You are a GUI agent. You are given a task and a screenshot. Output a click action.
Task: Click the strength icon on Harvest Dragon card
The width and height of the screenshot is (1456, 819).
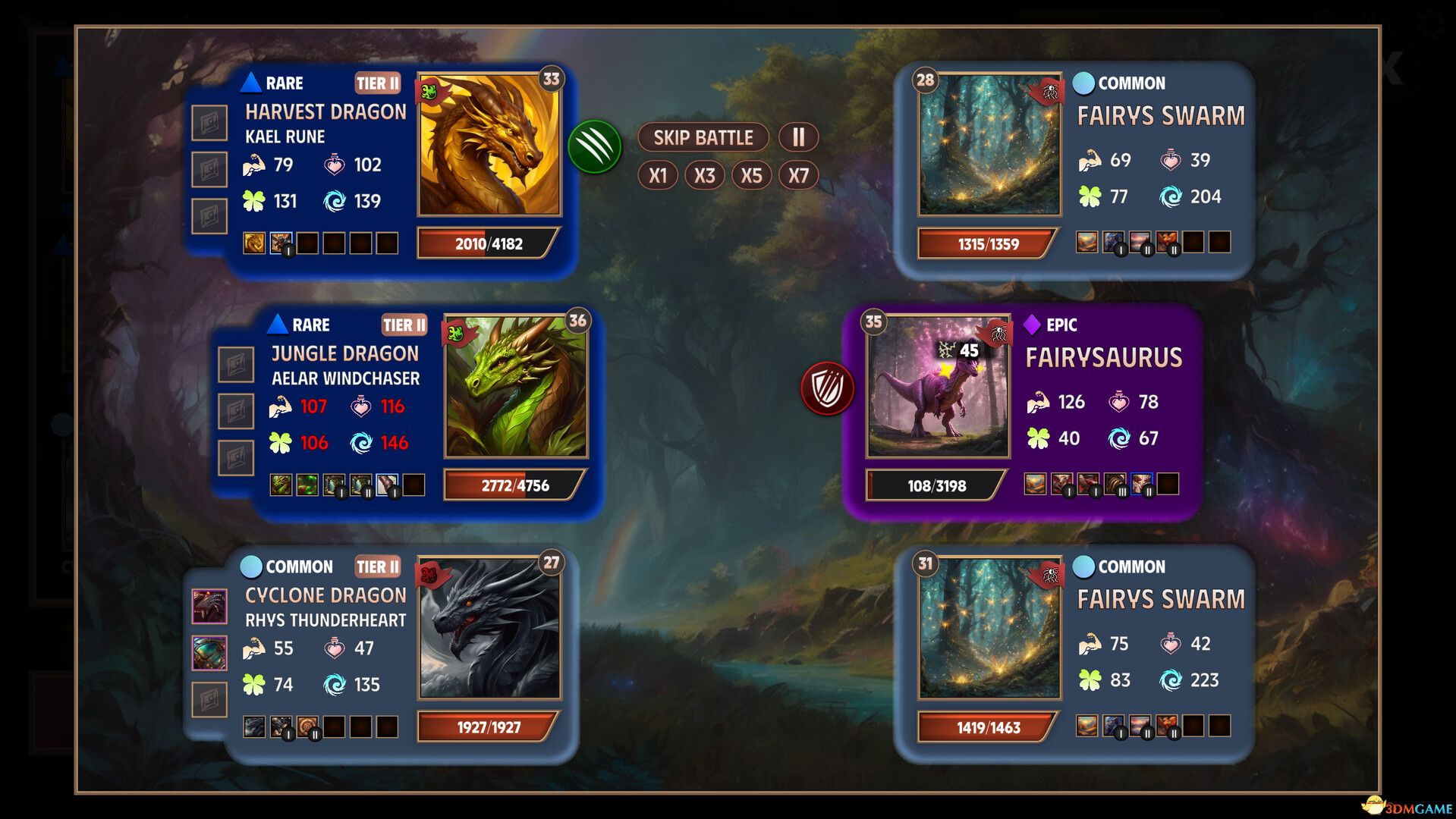click(256, 165)
